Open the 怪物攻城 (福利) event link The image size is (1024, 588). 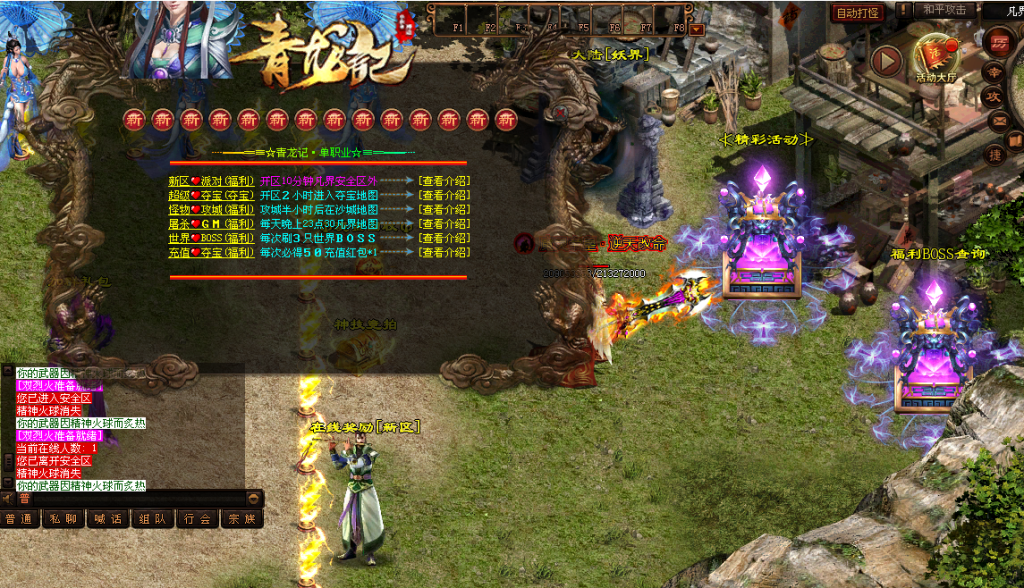click(x=211, y=210)
